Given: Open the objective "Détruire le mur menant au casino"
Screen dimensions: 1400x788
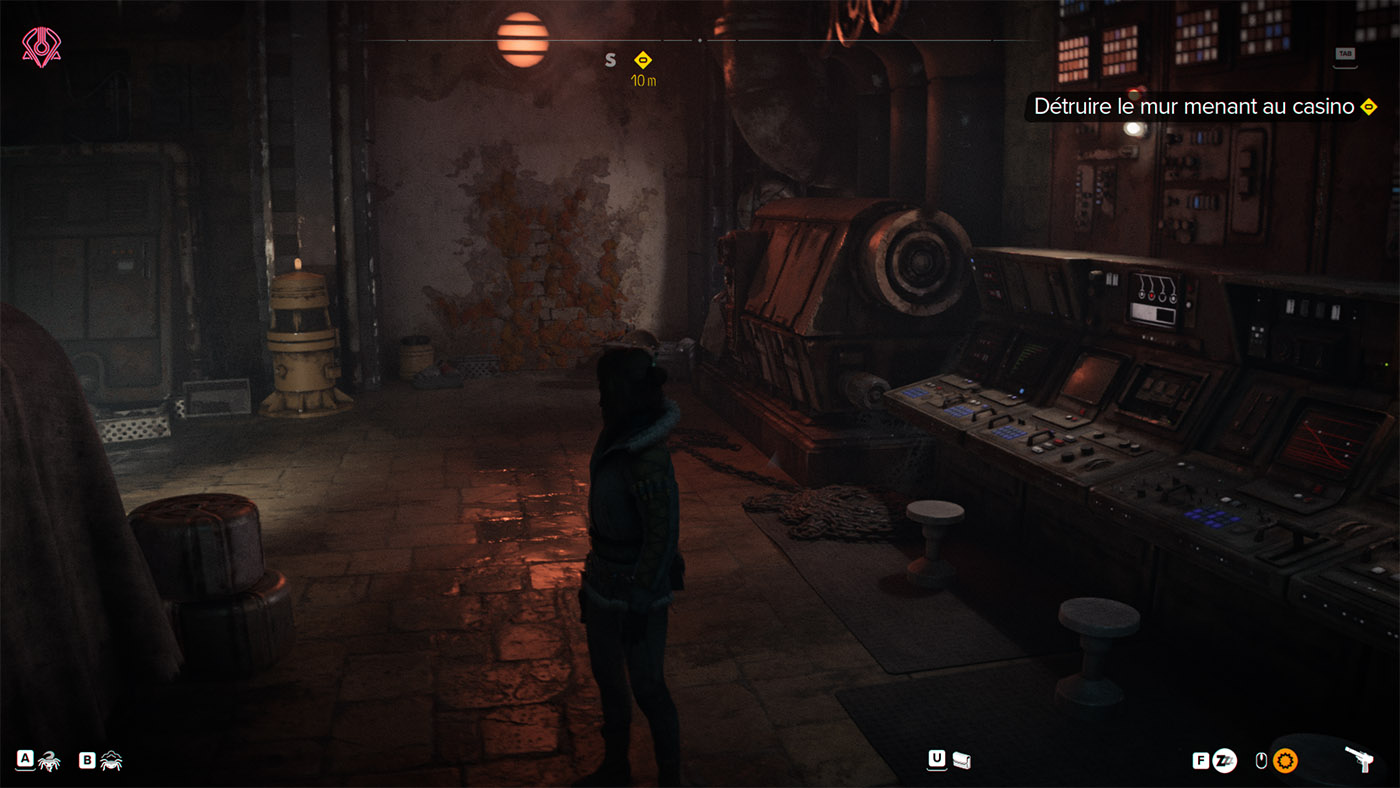Looking at the screenshot, I should point(1194,107).
